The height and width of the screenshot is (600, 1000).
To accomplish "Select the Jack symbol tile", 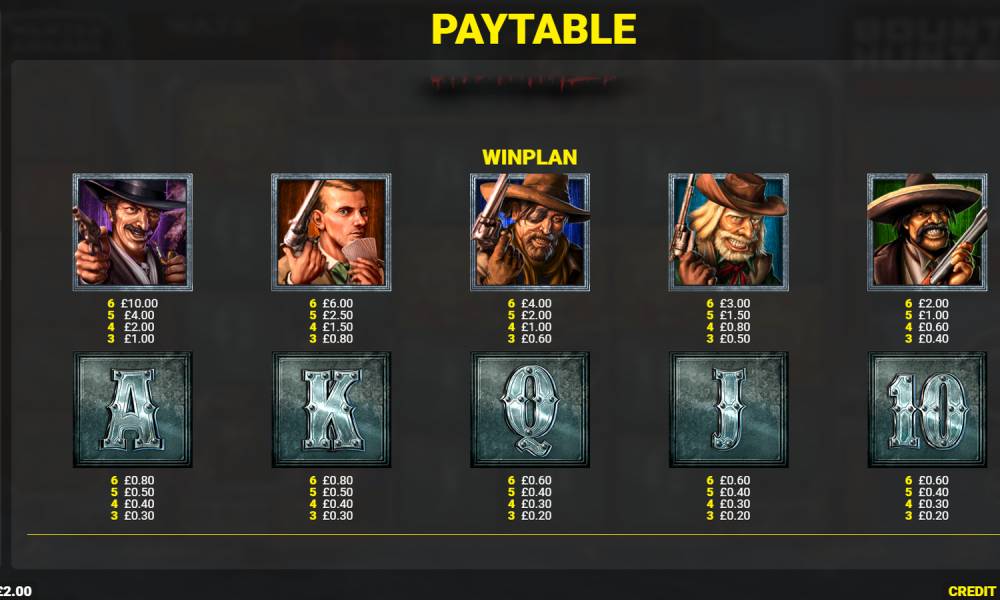I will coord(728,409).
